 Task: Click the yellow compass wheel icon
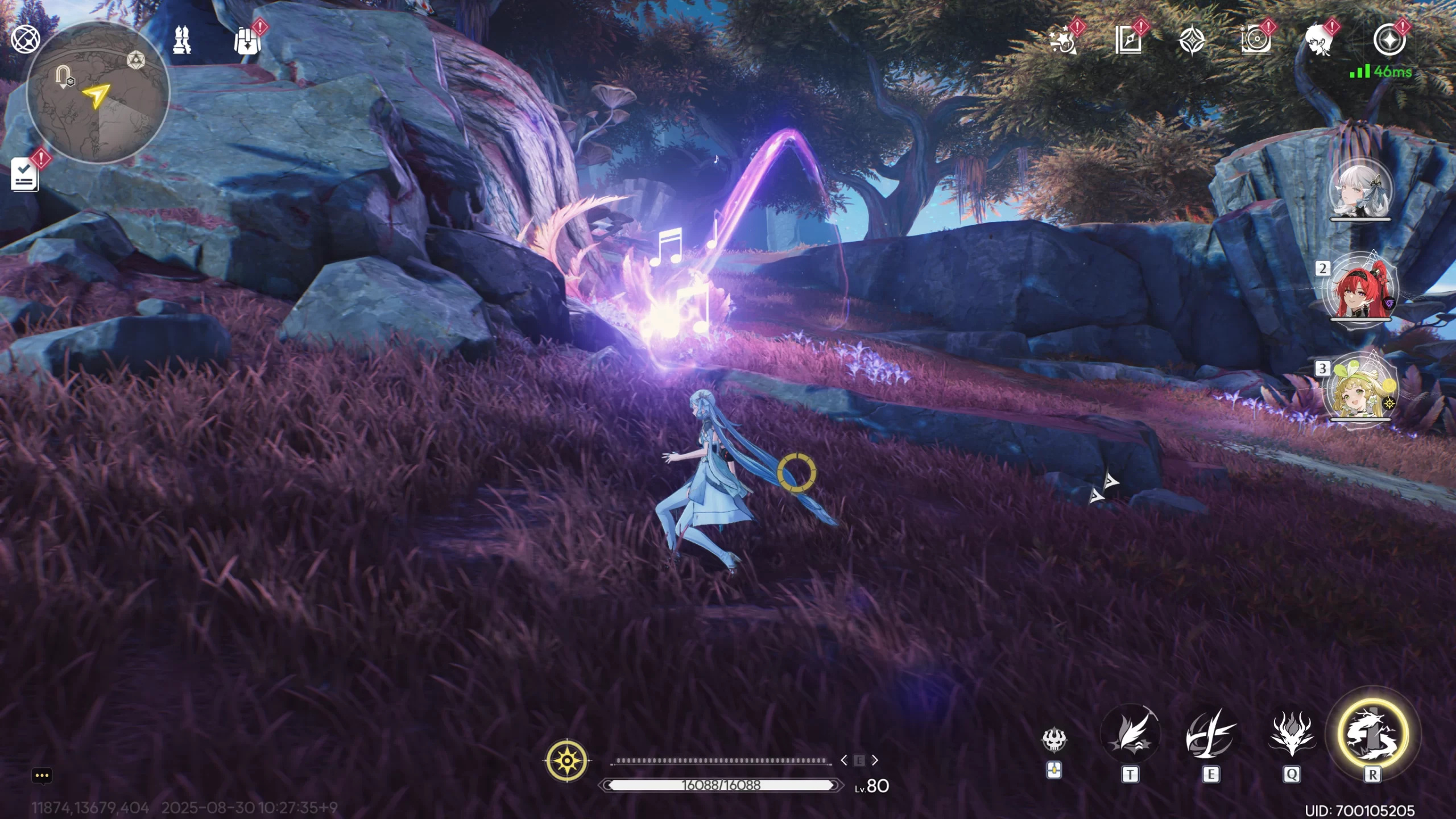[567, 760]
